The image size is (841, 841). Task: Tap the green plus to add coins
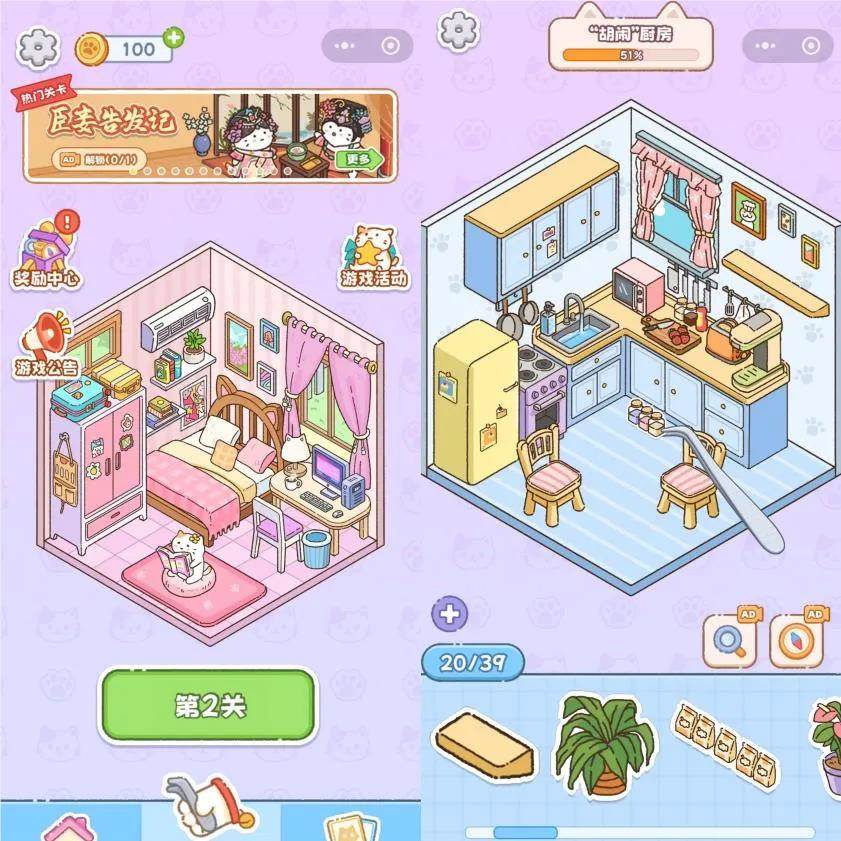click(174, 38)
